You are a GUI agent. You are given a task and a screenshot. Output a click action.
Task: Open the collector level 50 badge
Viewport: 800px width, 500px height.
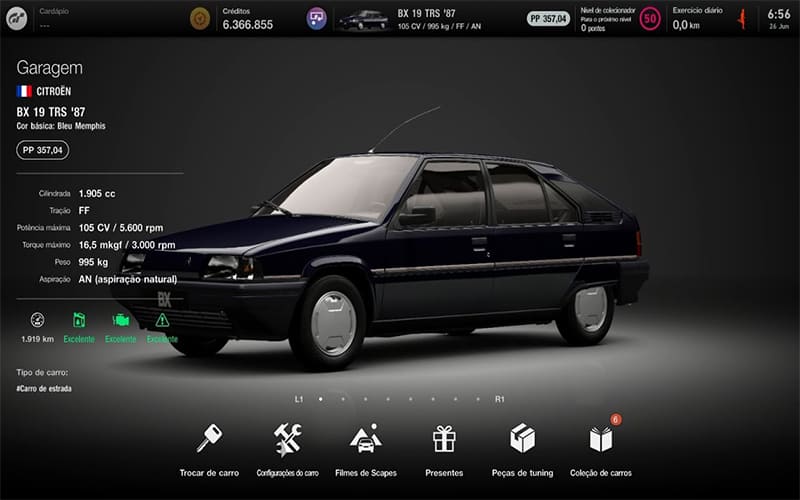[x=650, y=19]
